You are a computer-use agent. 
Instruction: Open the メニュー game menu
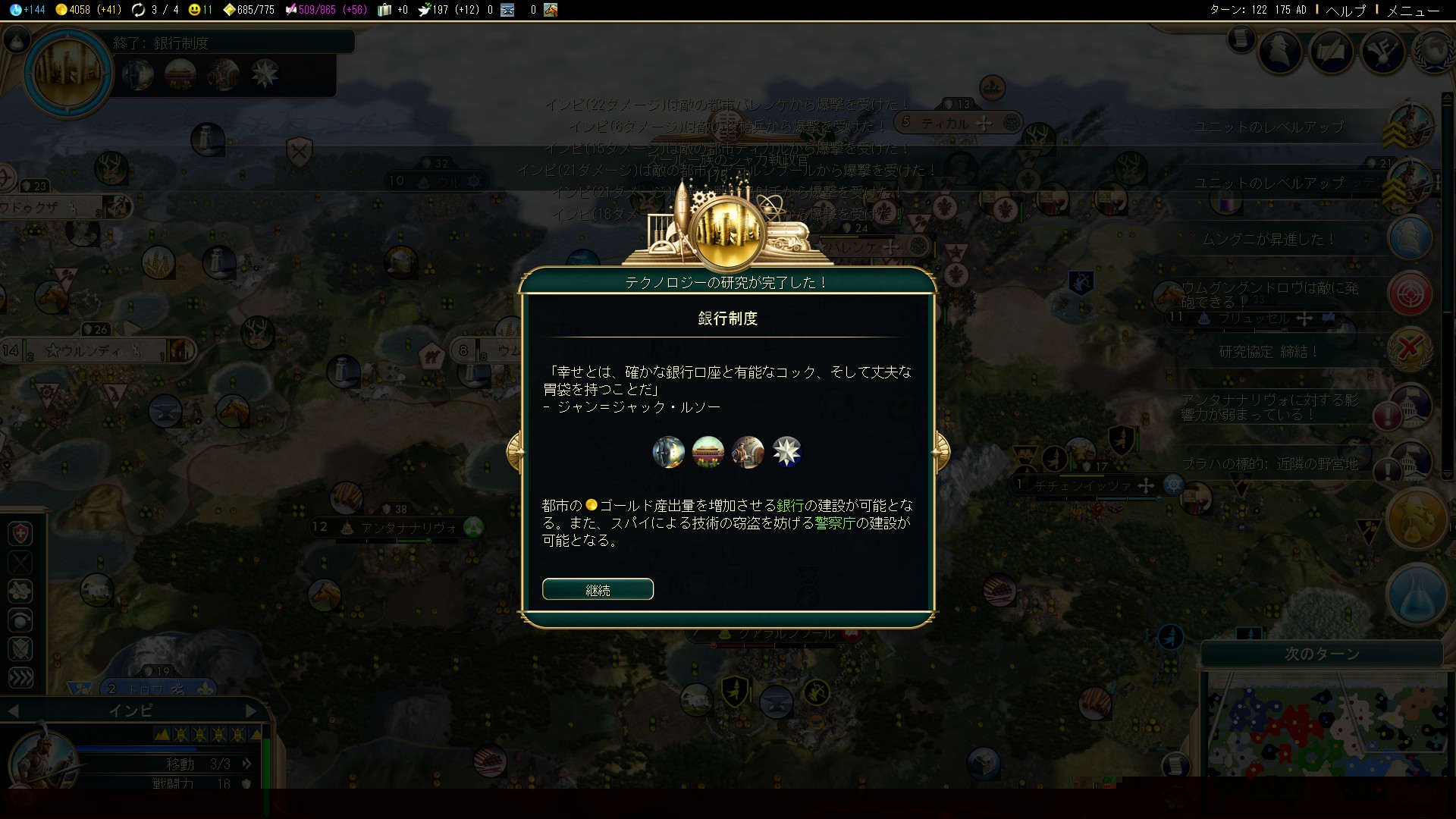[x=1412, y=10]
